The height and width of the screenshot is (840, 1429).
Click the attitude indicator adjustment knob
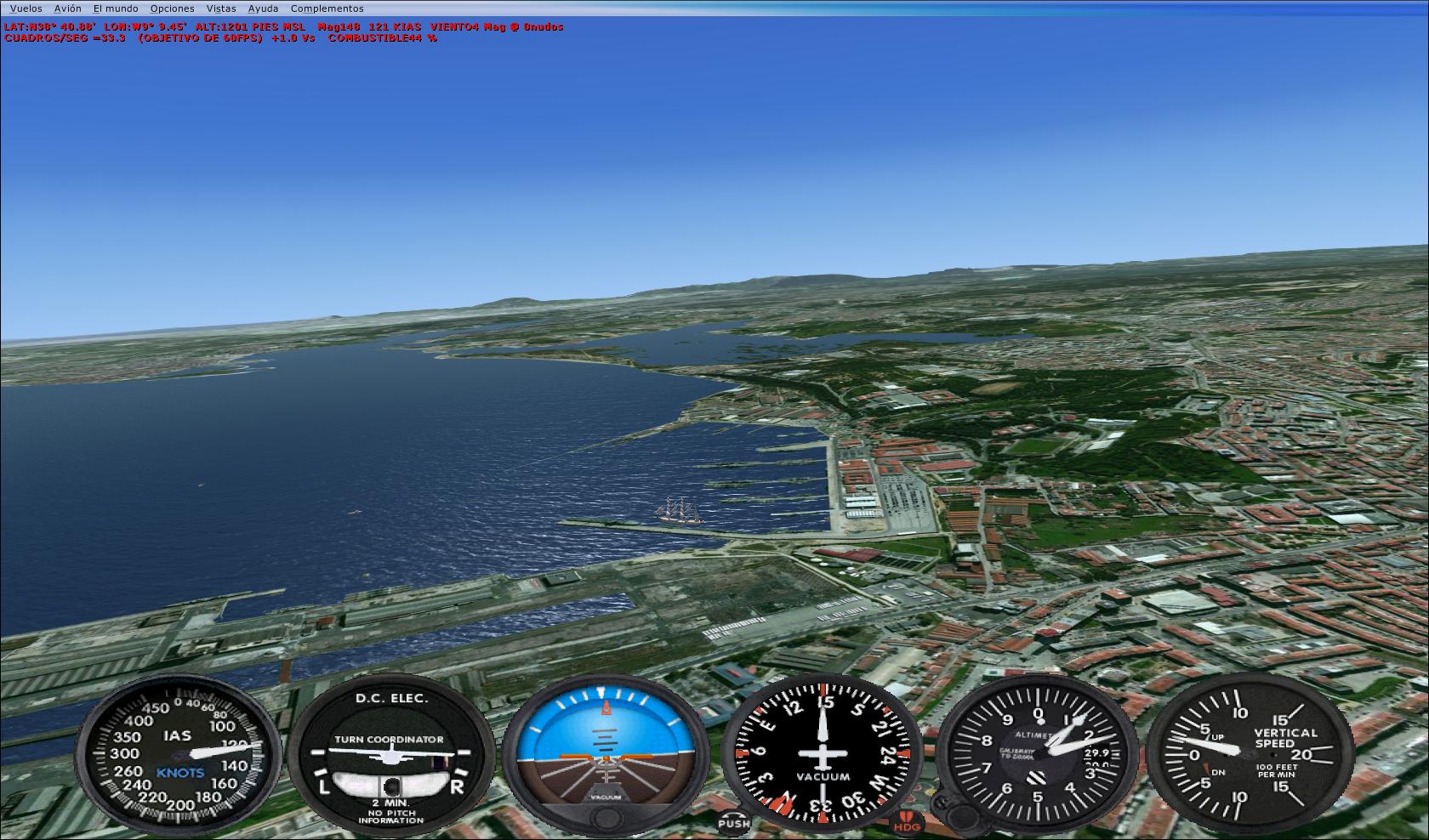(606, 819)
